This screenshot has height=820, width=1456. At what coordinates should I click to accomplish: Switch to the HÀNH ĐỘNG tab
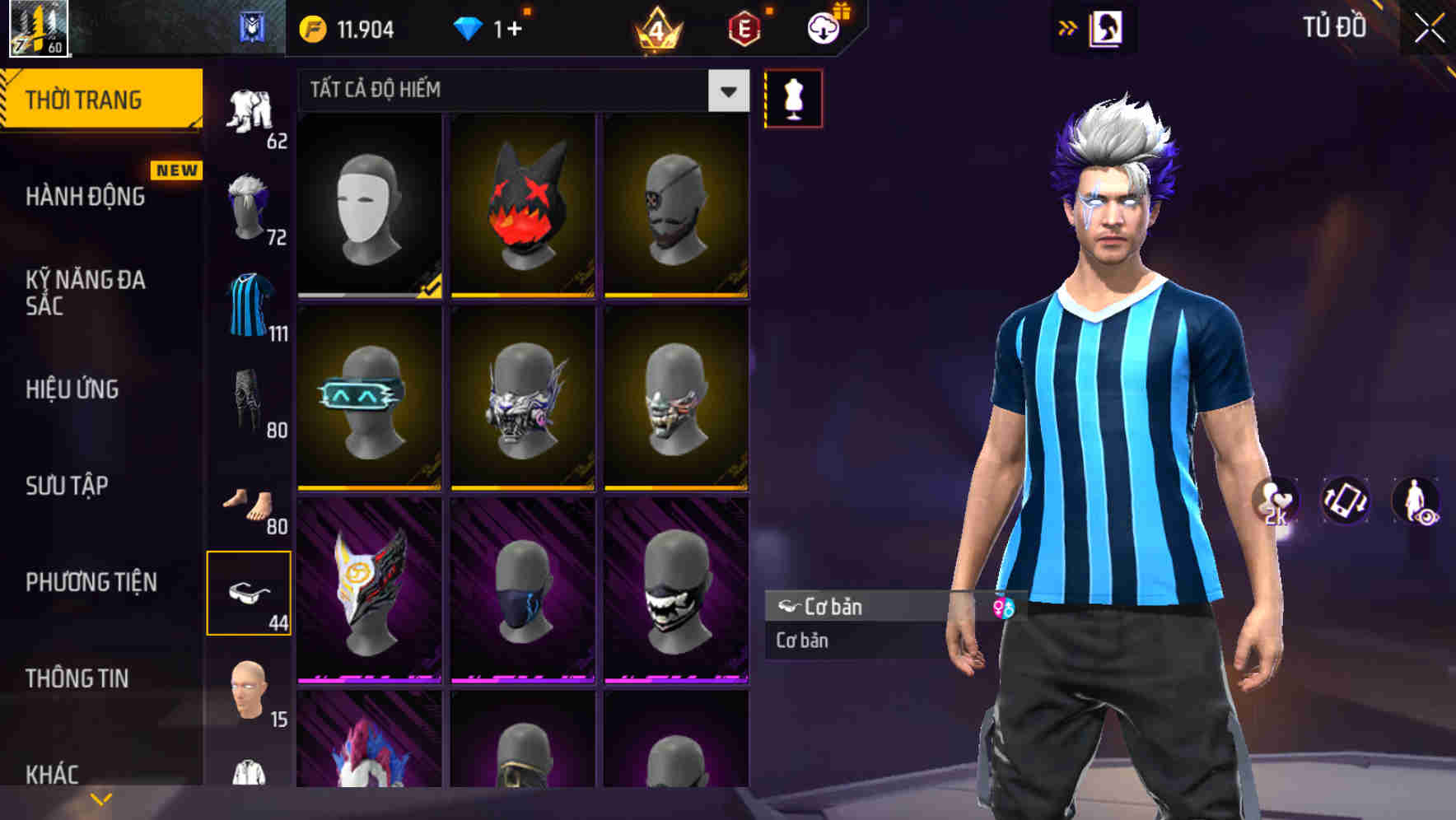(86, 197)
